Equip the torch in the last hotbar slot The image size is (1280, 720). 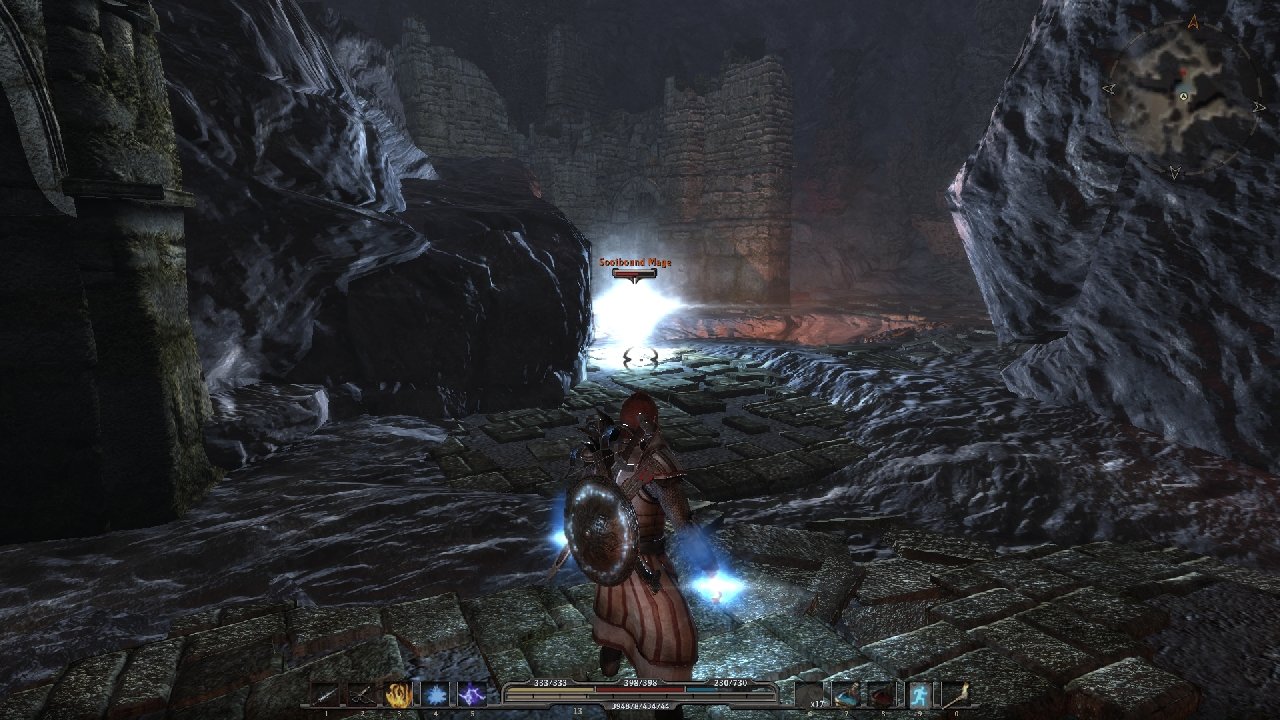[x=956, y=694]
